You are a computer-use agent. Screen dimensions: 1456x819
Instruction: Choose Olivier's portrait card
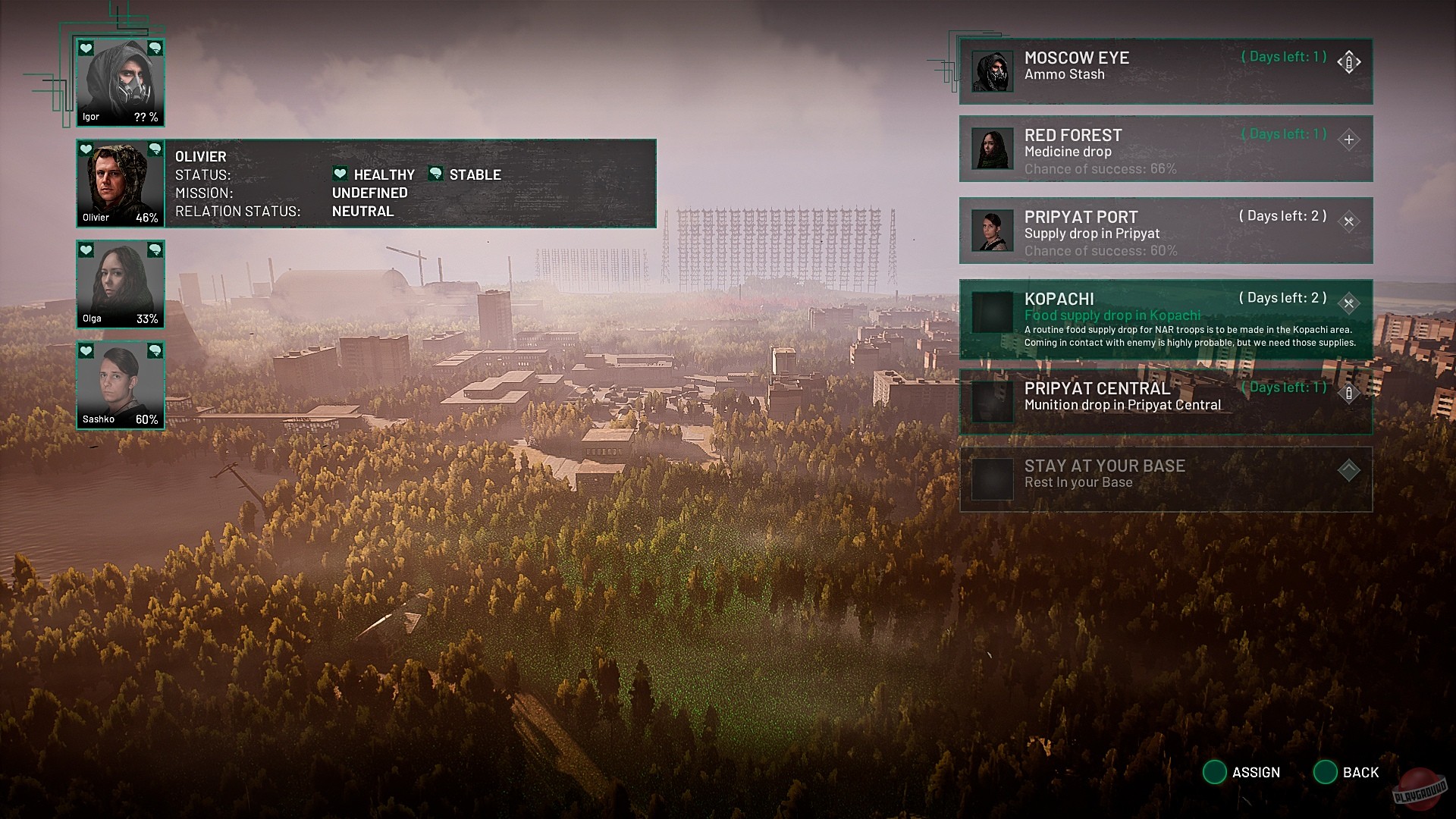tap(121, 184)
